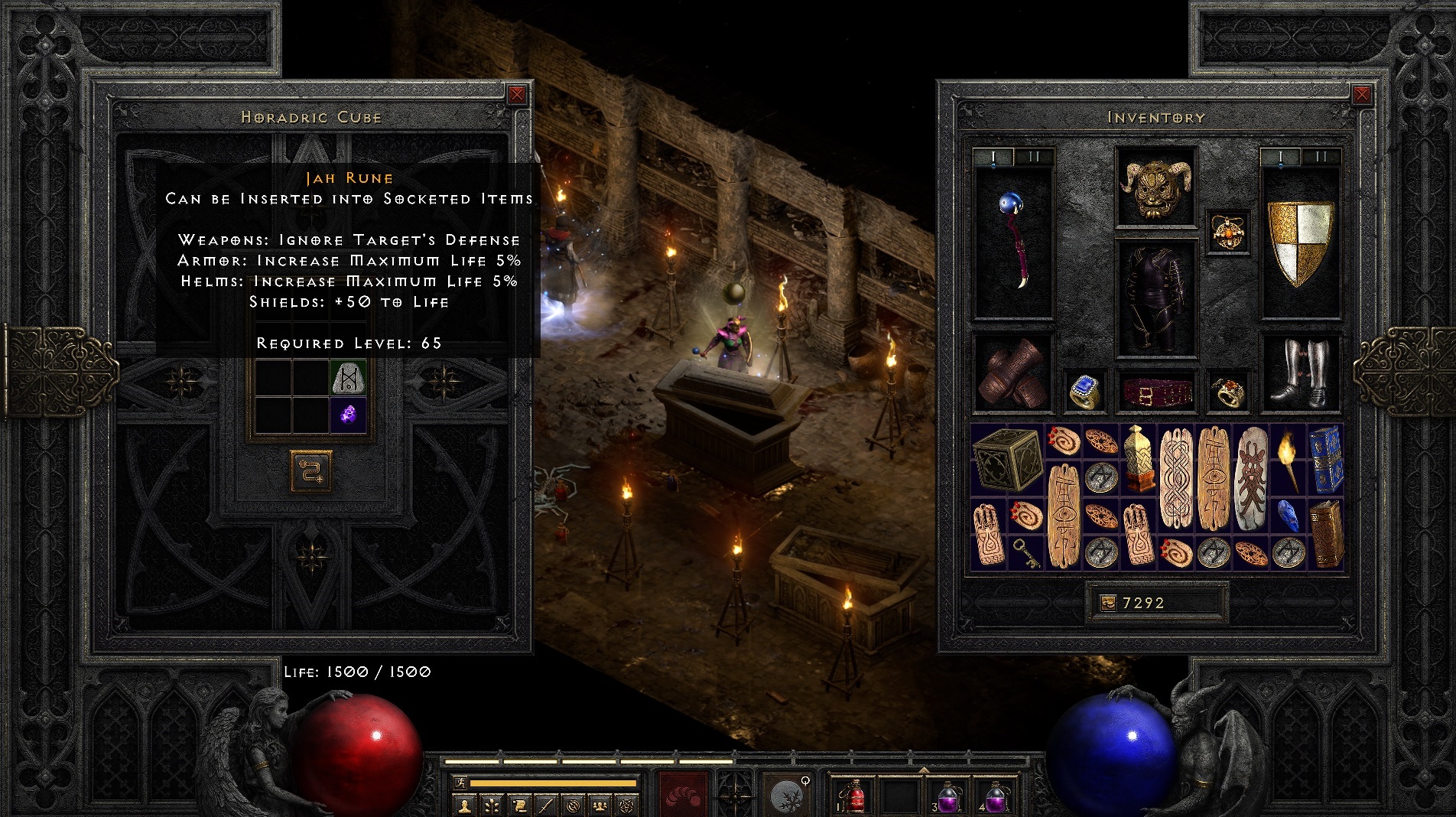The width and height of the screenshot is (1456, 817).
Task: Select the equipped leather gloves
Action: pos(1013,373)
